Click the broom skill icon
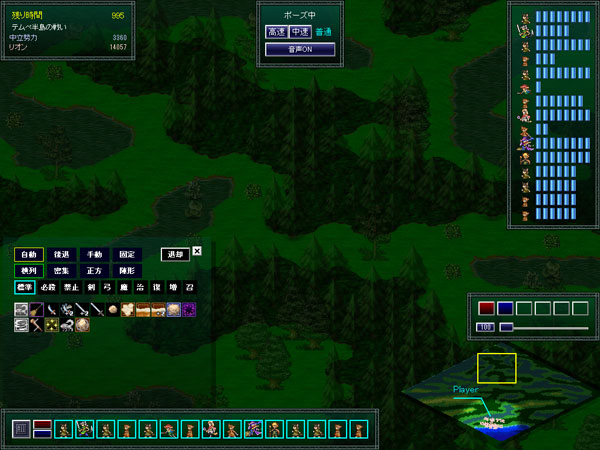This screenshot has width=600, height=450. [36, 310]
